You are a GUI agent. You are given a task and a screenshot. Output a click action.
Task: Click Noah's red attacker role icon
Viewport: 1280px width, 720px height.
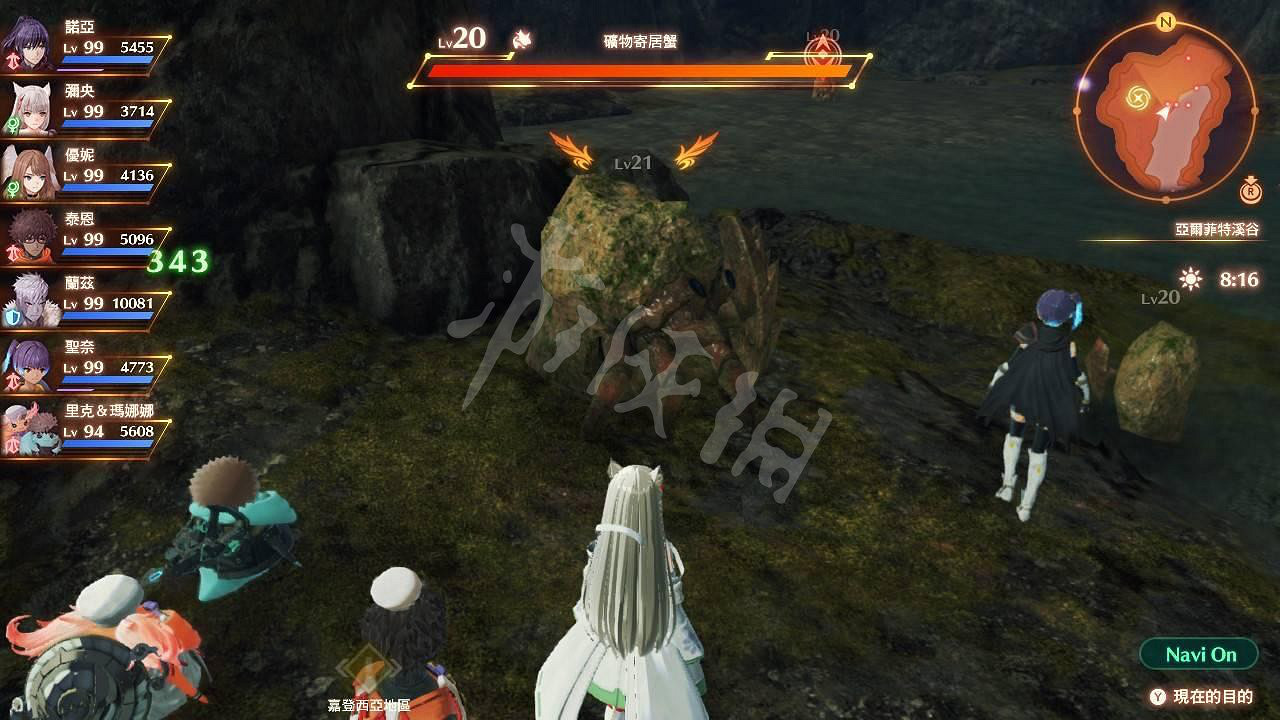click(14, 59)
